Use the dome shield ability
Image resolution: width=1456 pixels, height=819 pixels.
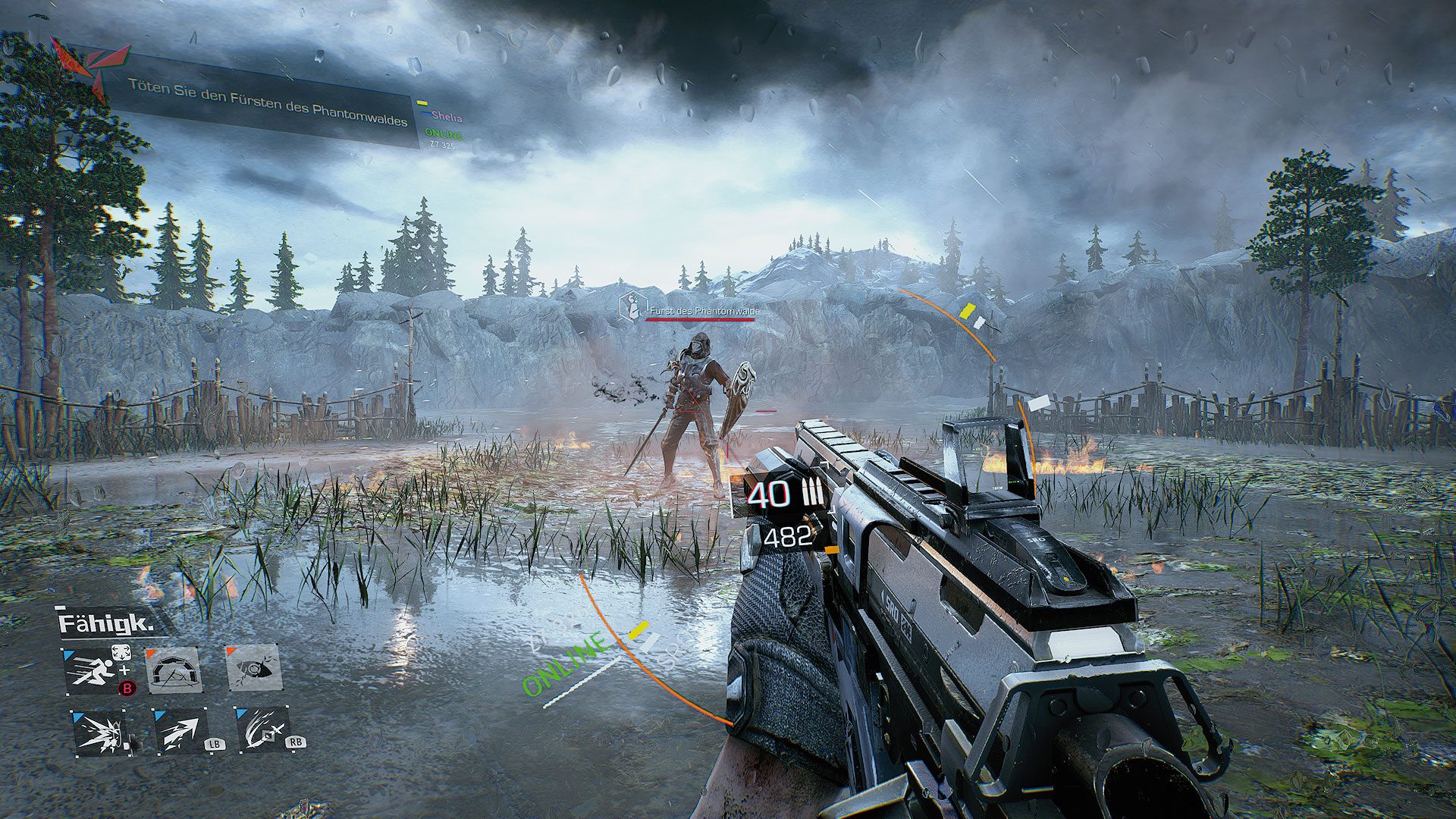174,670
